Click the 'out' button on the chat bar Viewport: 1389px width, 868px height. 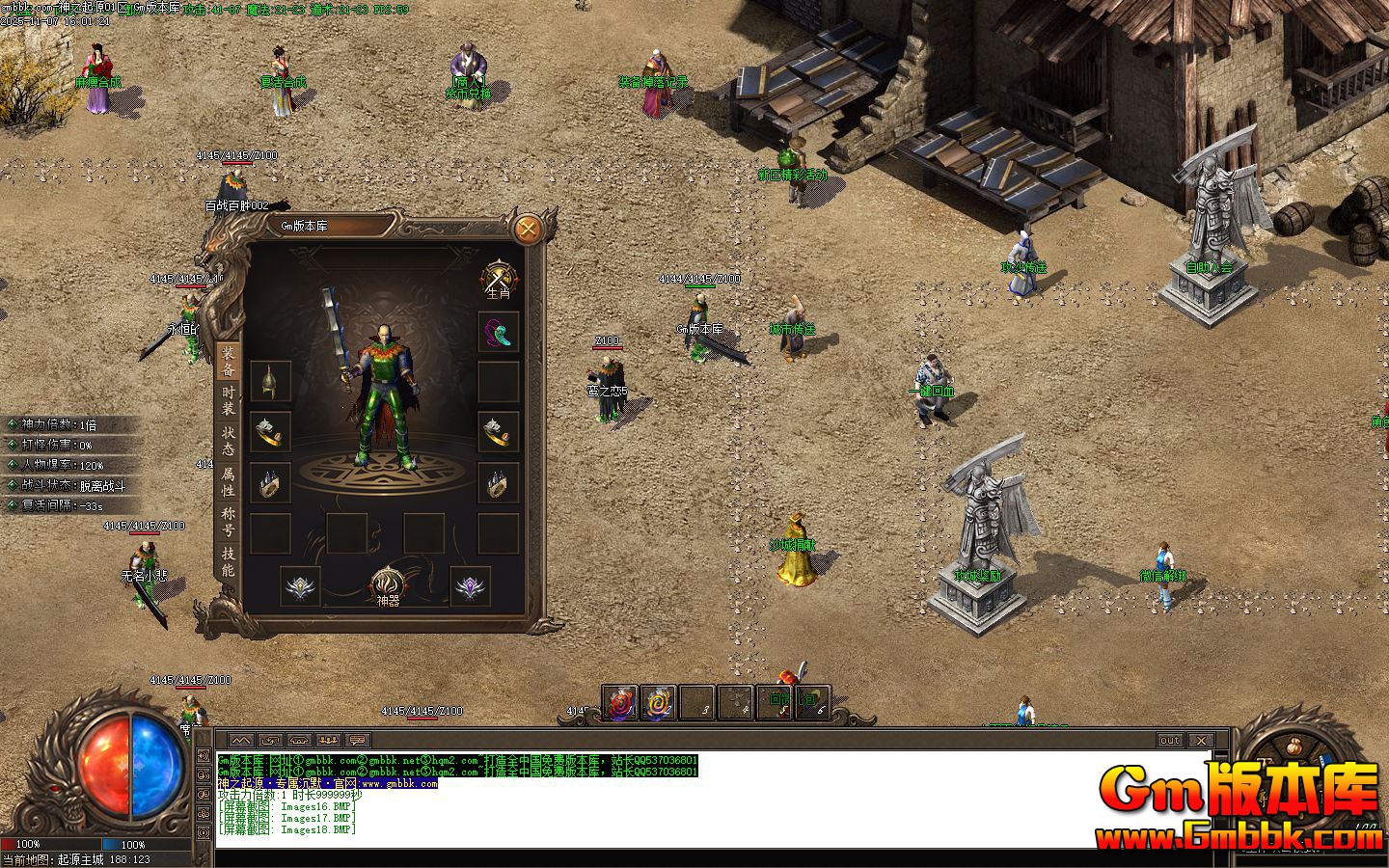(x=1169, y=741)
